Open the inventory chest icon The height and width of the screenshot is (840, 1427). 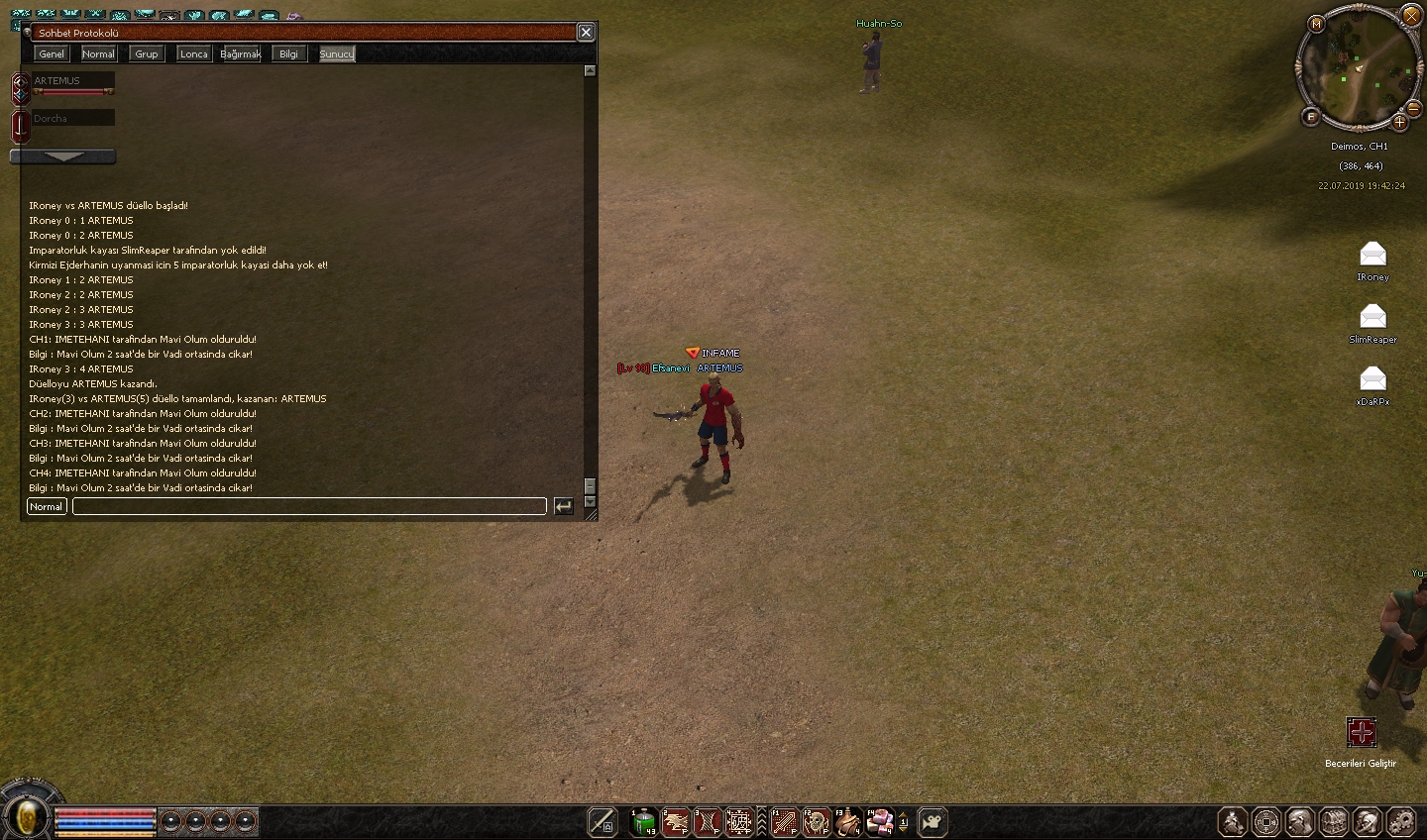click(x=1334, y=822)
